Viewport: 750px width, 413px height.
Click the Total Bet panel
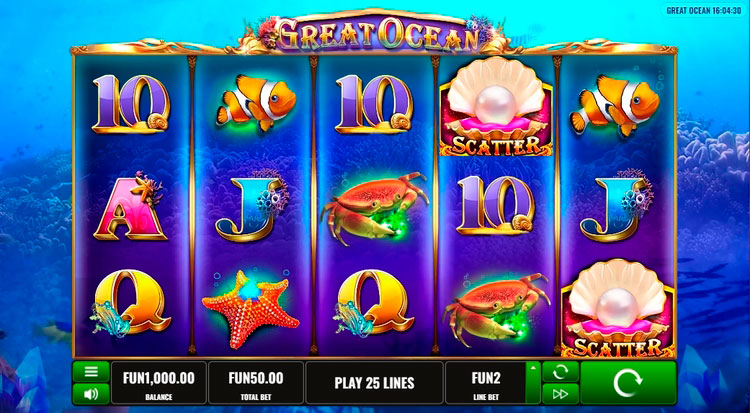255,383
